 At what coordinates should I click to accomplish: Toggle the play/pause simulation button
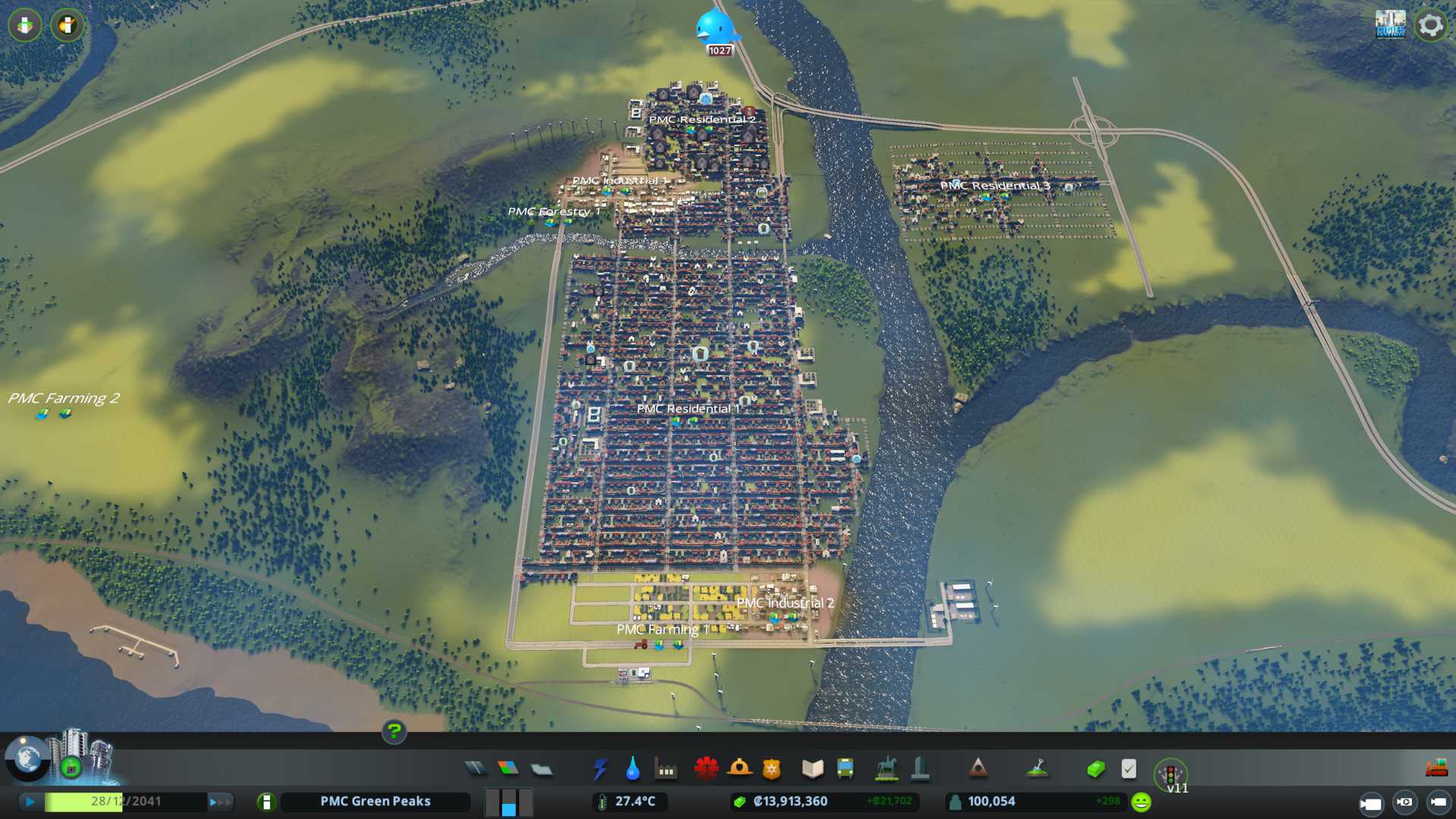click(x=30, y=802)
